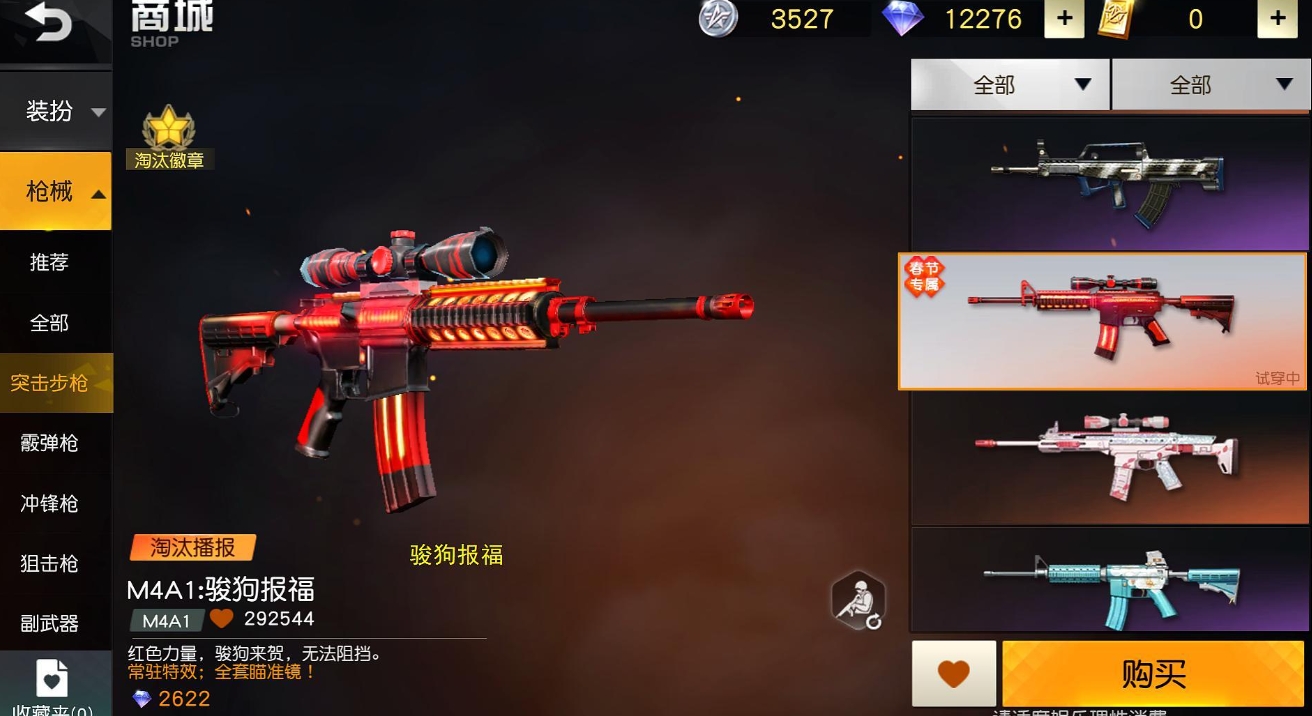1312x716 pixels.
Task: Open the first 全部 filter dropdown
Action: [1010, 85]
